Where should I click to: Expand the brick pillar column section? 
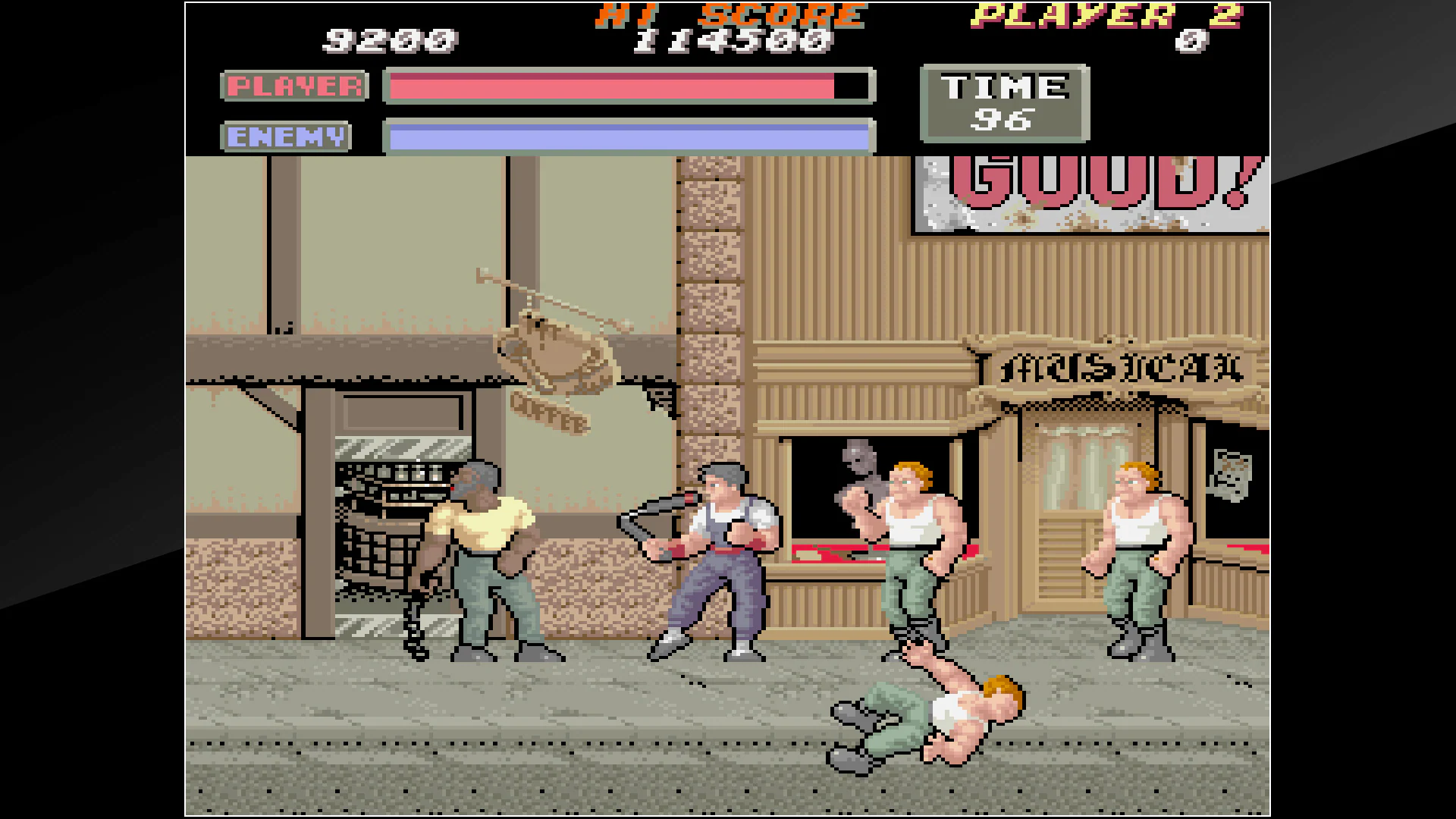point(713,303)
